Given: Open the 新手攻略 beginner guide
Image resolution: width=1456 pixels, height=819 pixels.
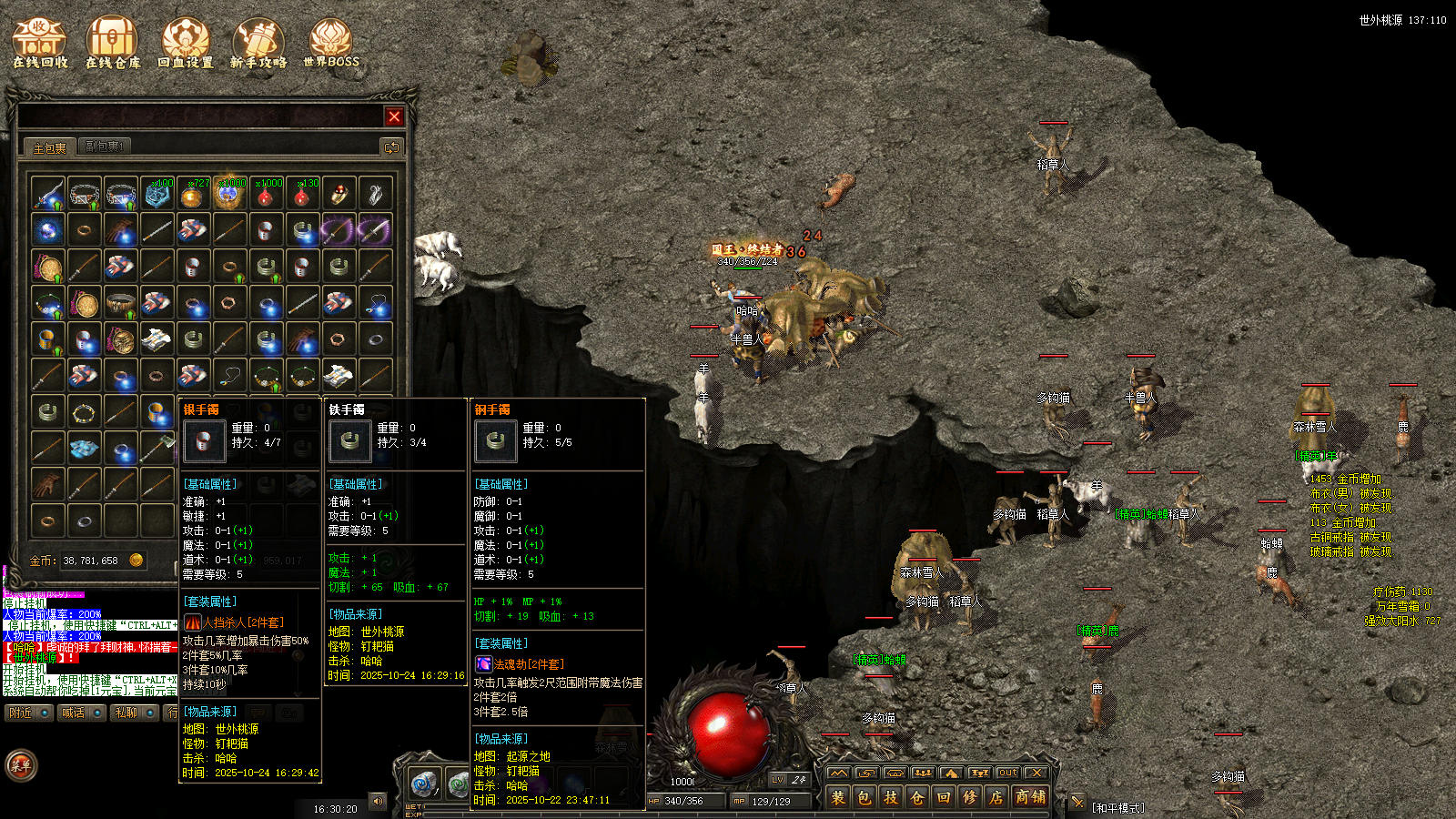Looking at the screenshot, I should click(258, 44).
